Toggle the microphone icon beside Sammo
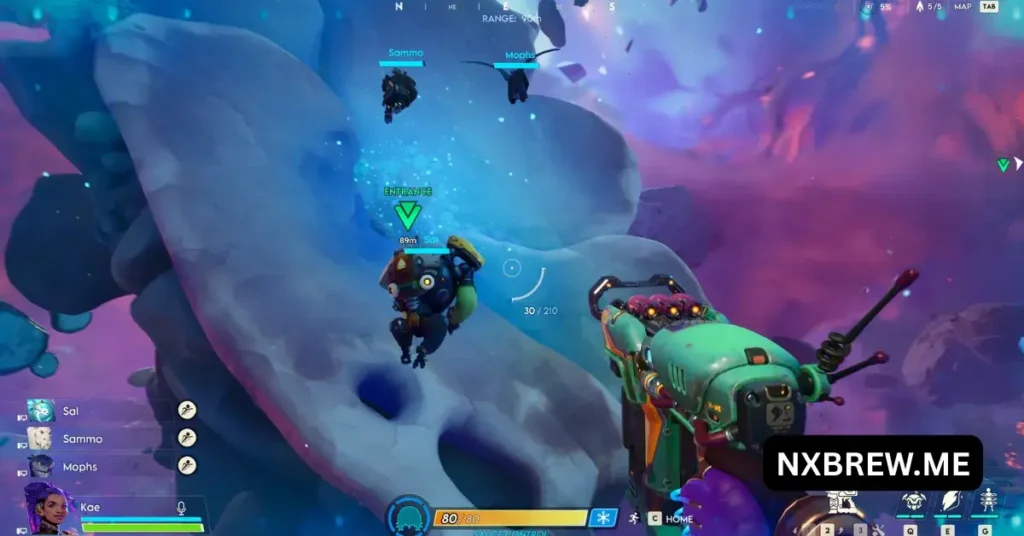The width and height of the screenshot is (1024, 536). (186, 437)
